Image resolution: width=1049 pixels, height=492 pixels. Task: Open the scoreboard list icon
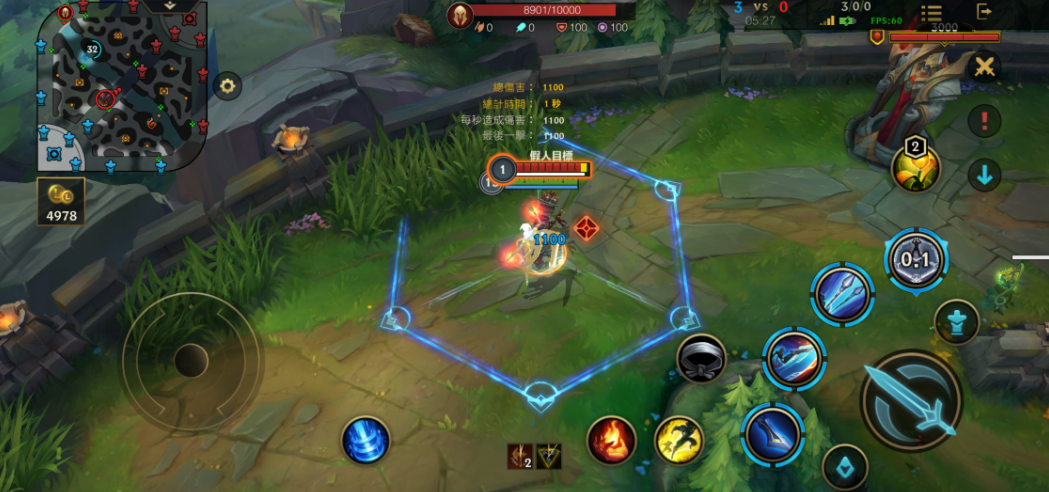tap(931, 12)
